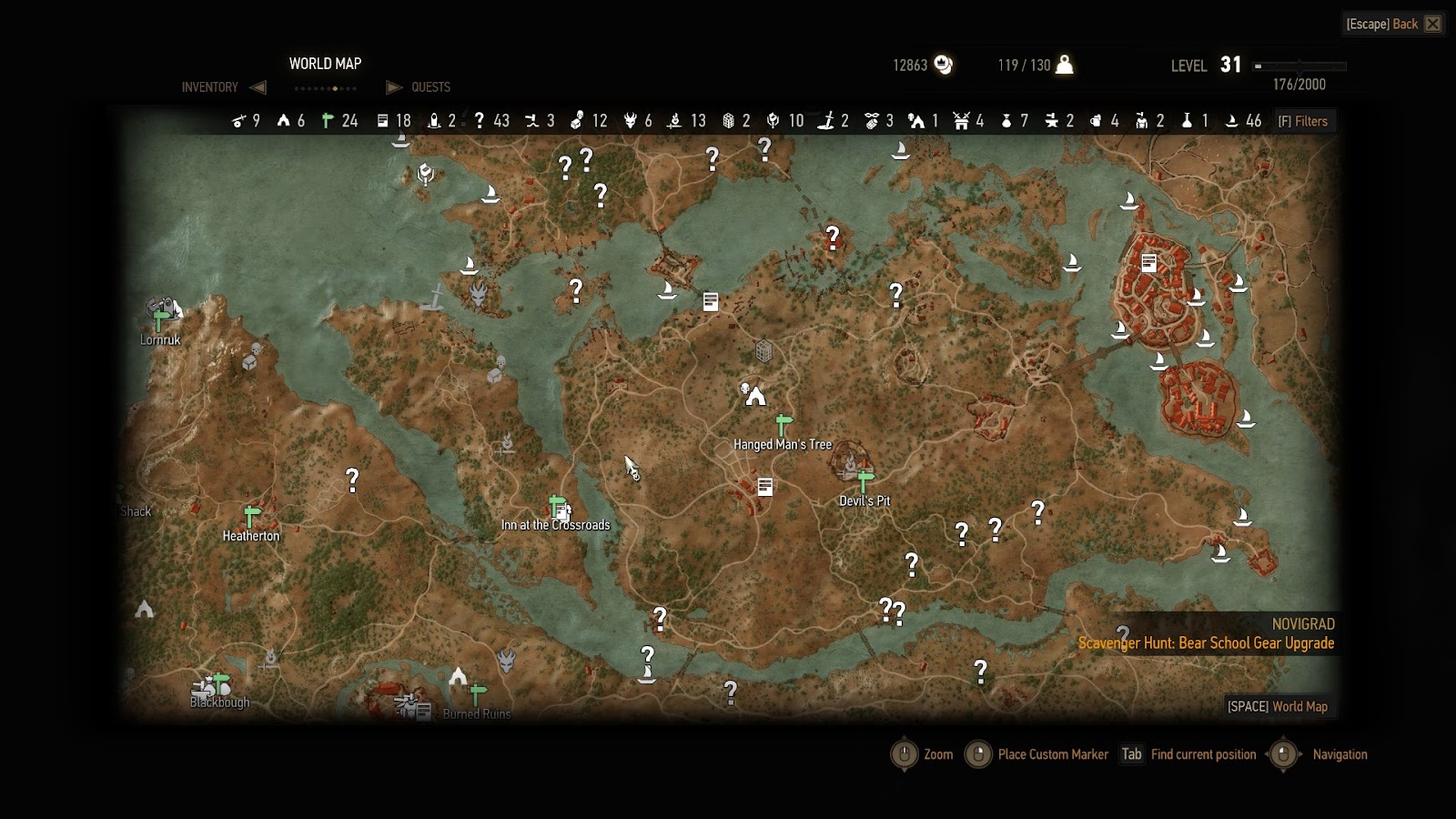Screen dimensions: 1456x819
Task: Click the Novigrad notice board marker
Action: [1149, 263]
